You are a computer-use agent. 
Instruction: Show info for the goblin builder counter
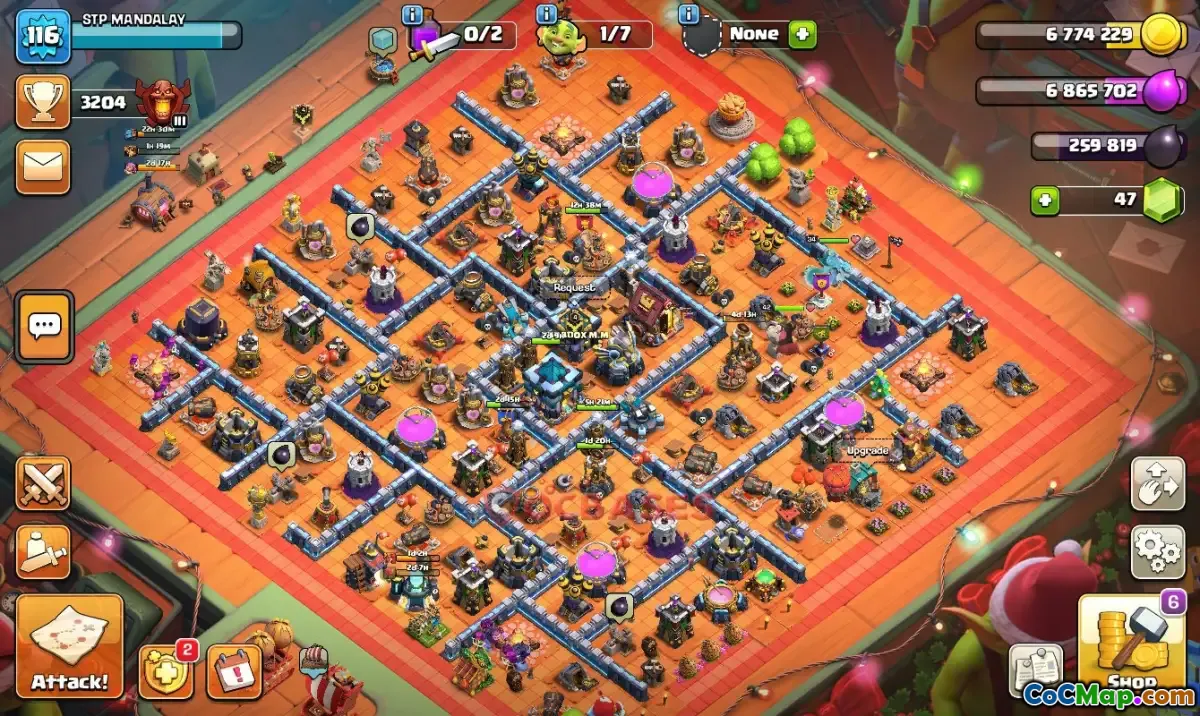pyautogui.click(x=546, y=15)
